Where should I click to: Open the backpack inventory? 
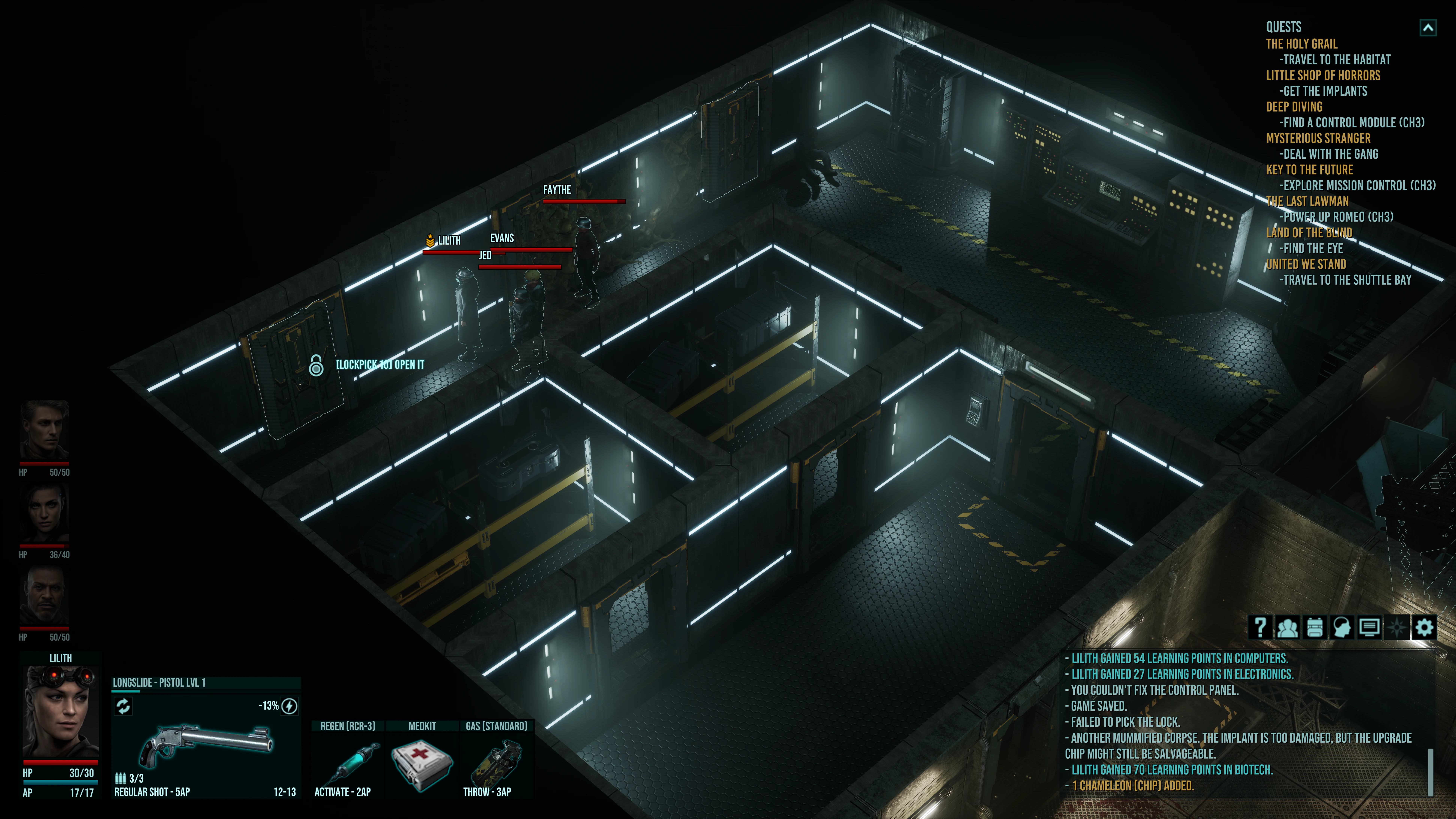click(x=1315, y=627)
